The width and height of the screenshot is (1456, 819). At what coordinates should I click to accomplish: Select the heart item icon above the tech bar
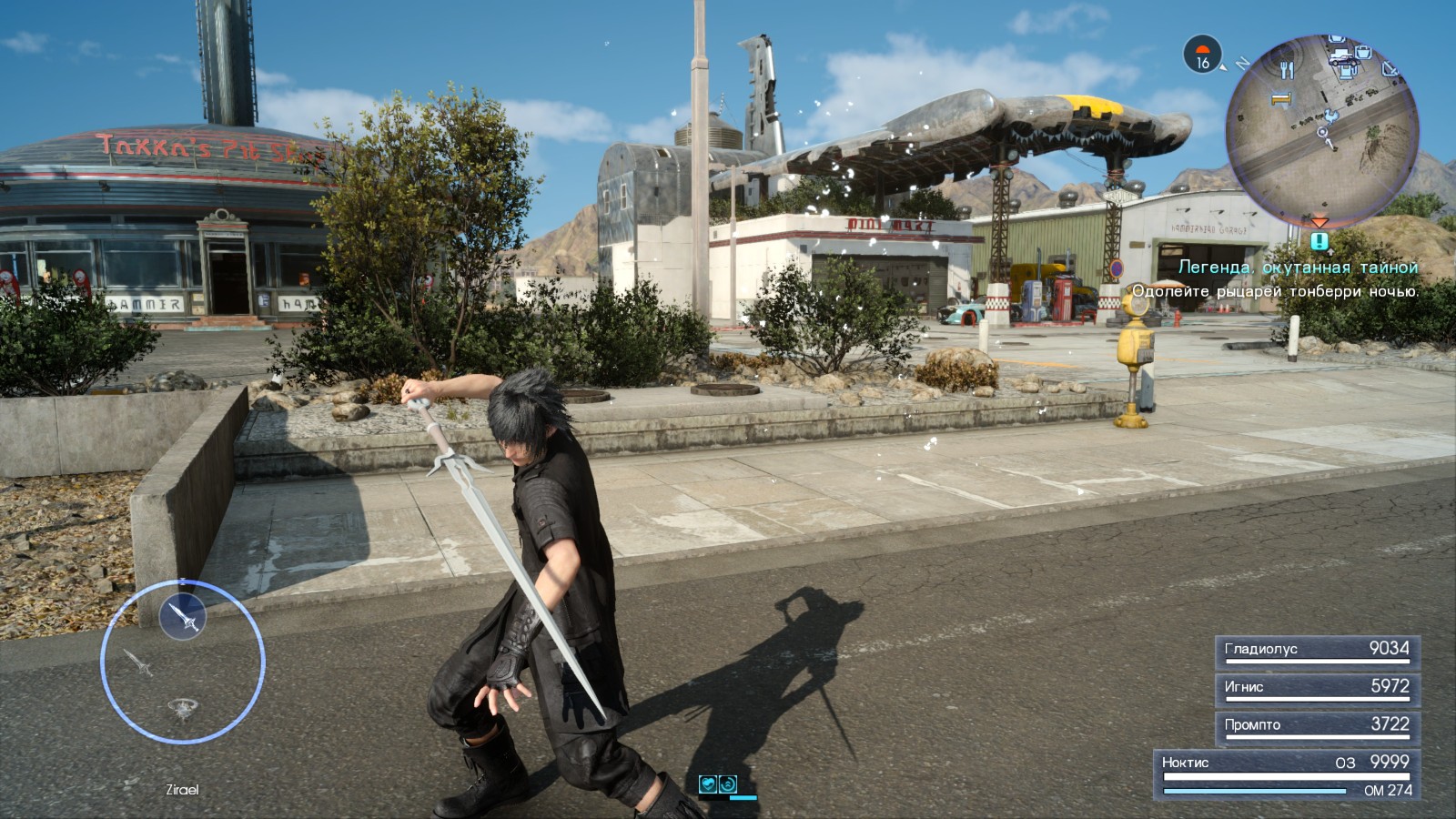tap(707, 784)
